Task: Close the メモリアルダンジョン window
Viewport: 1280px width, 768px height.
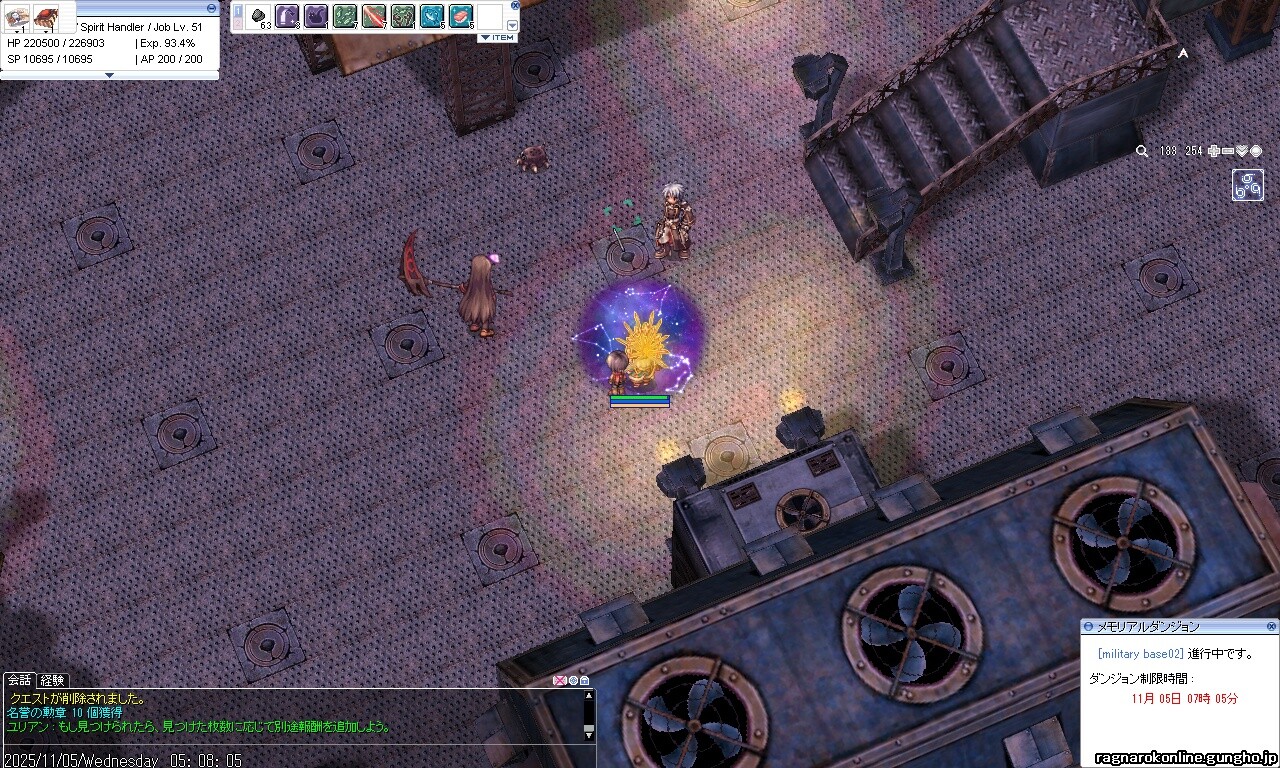Action: tap(1271, 626)
